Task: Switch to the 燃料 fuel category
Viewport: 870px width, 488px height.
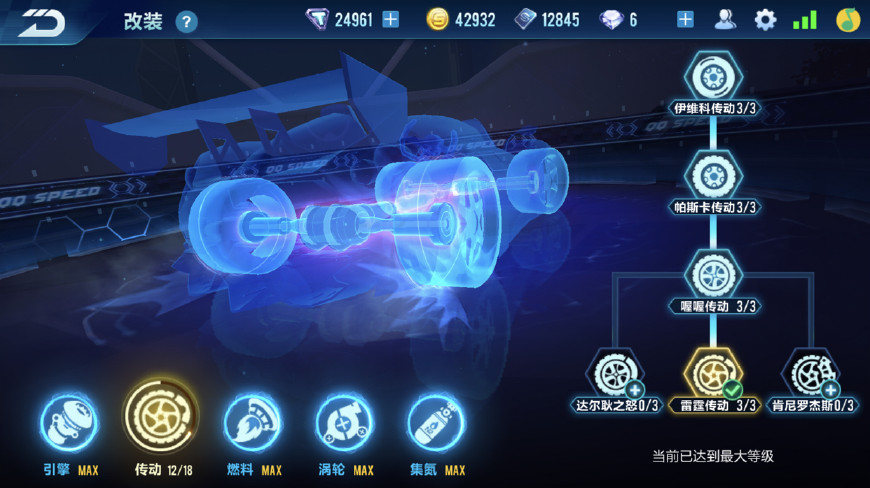Action: pos(252,423)
